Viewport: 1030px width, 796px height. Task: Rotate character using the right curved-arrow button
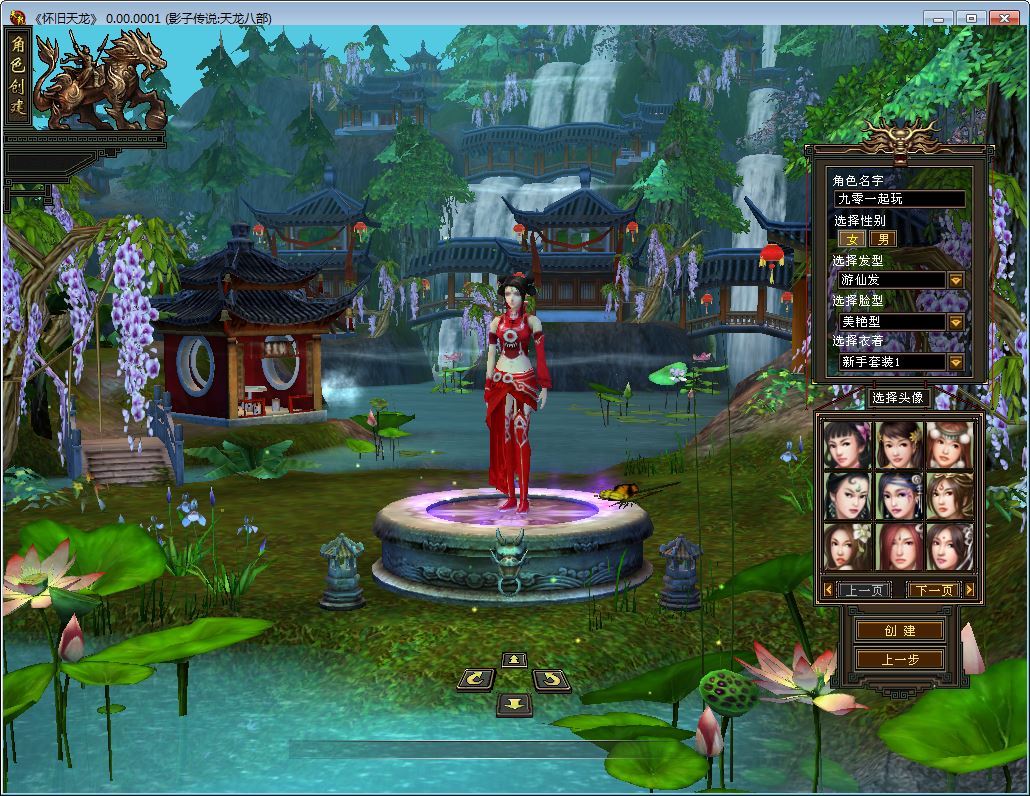point(551,680)
